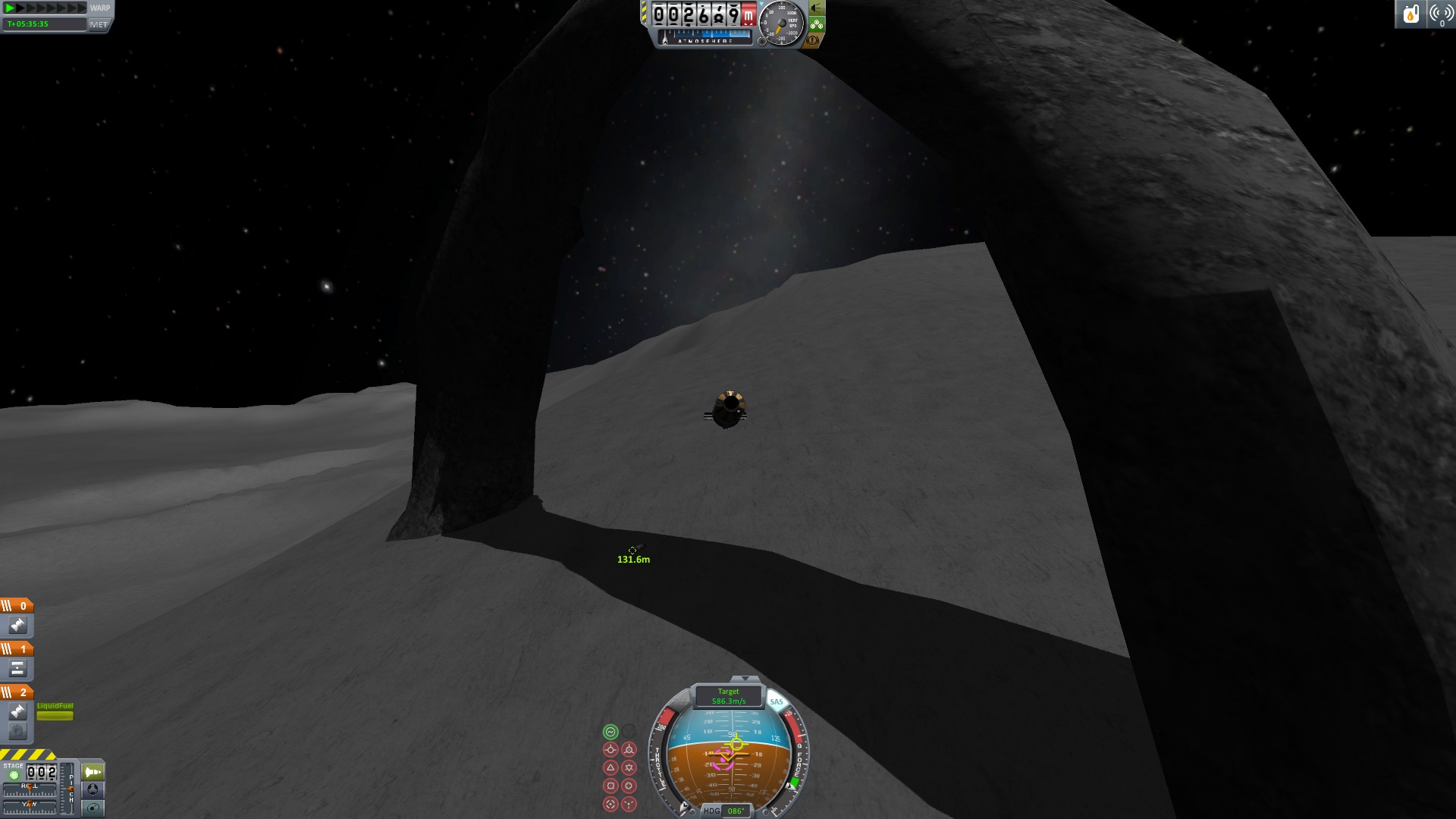The image size is (1456, 819).
Task: Set SAS to hold anti-normal
Action: pyautogui.click(x=629, y=768)
